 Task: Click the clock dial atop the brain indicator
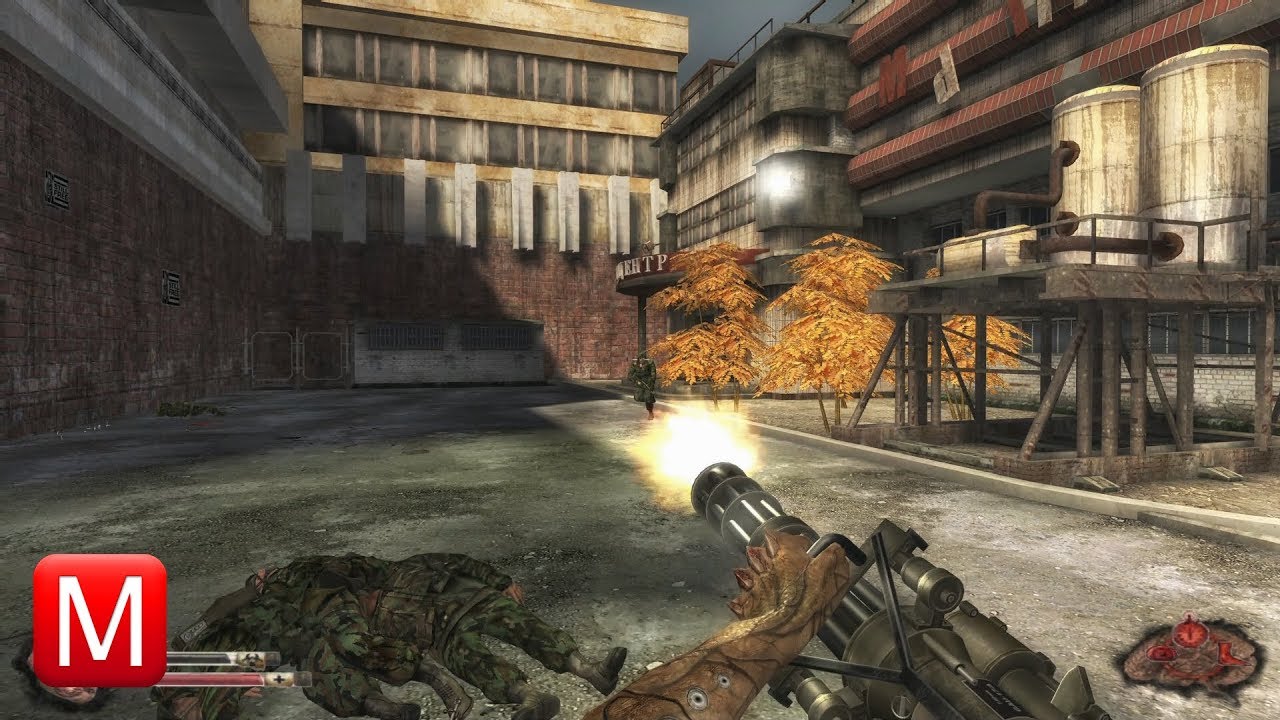tap(1190, 633)
